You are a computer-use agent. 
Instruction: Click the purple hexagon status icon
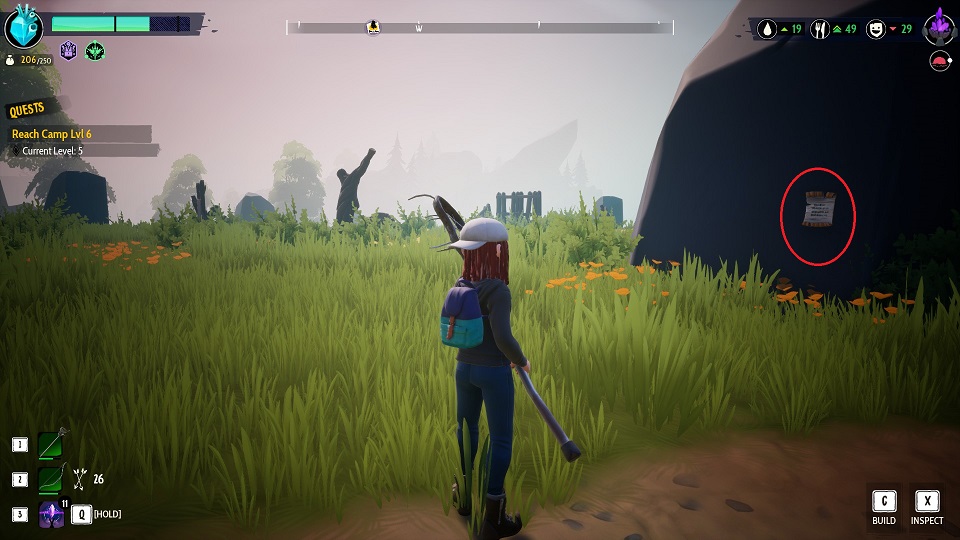[69, 50]
